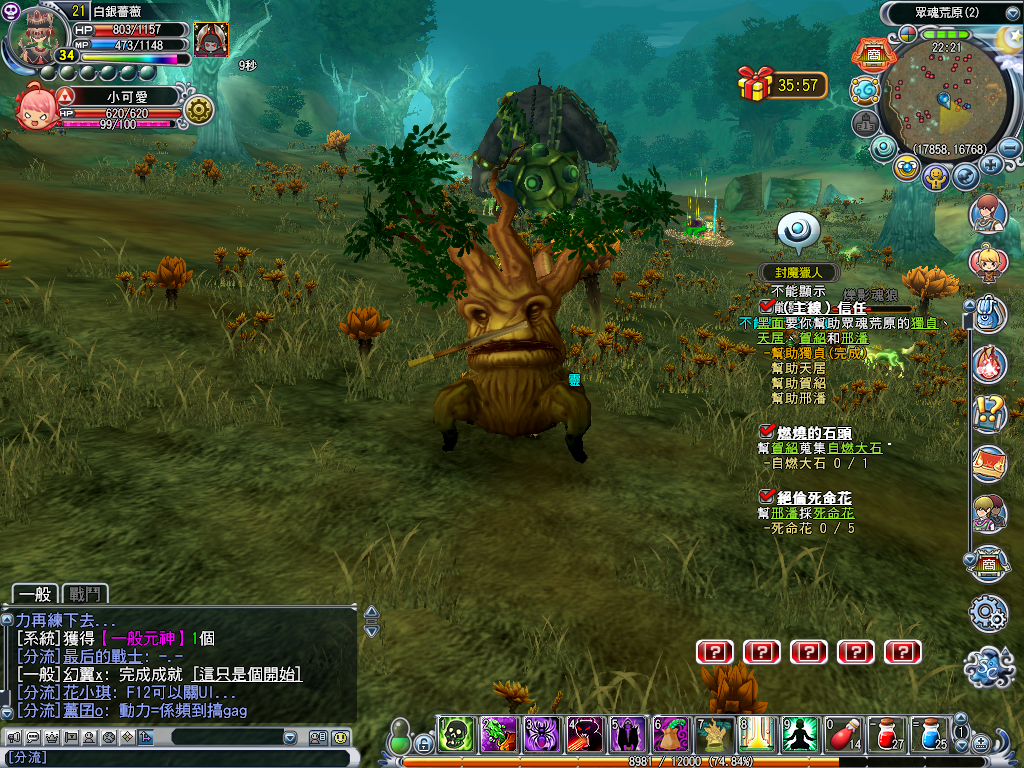This screenshot has height=768, width=1024.
Task: Toggle the hotbar lock icon
Action: (x=424, y=744)
